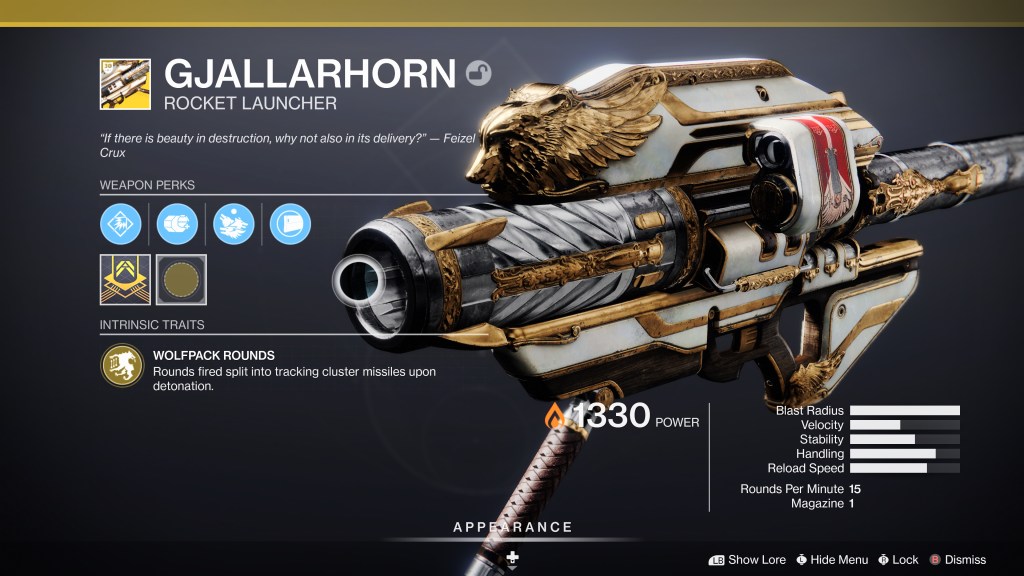Select the rocket casing magazine perk icon

[180, 224]
